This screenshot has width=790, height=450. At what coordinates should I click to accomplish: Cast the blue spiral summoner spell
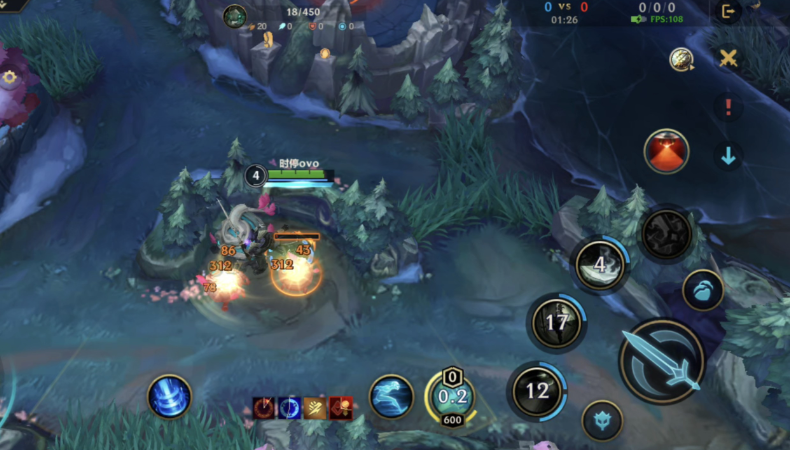[169, 396]
